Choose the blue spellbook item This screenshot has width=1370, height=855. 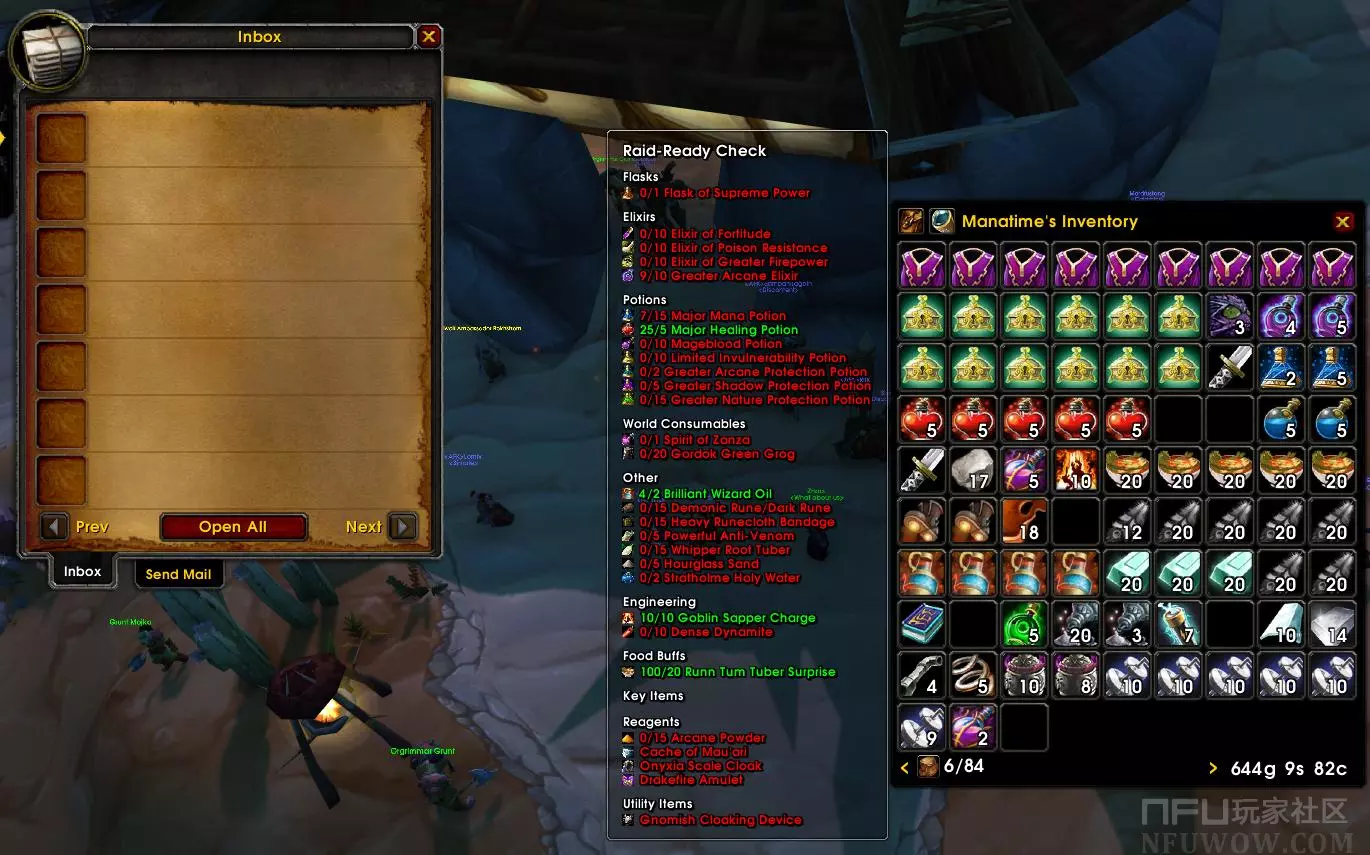tap(921, 624)
